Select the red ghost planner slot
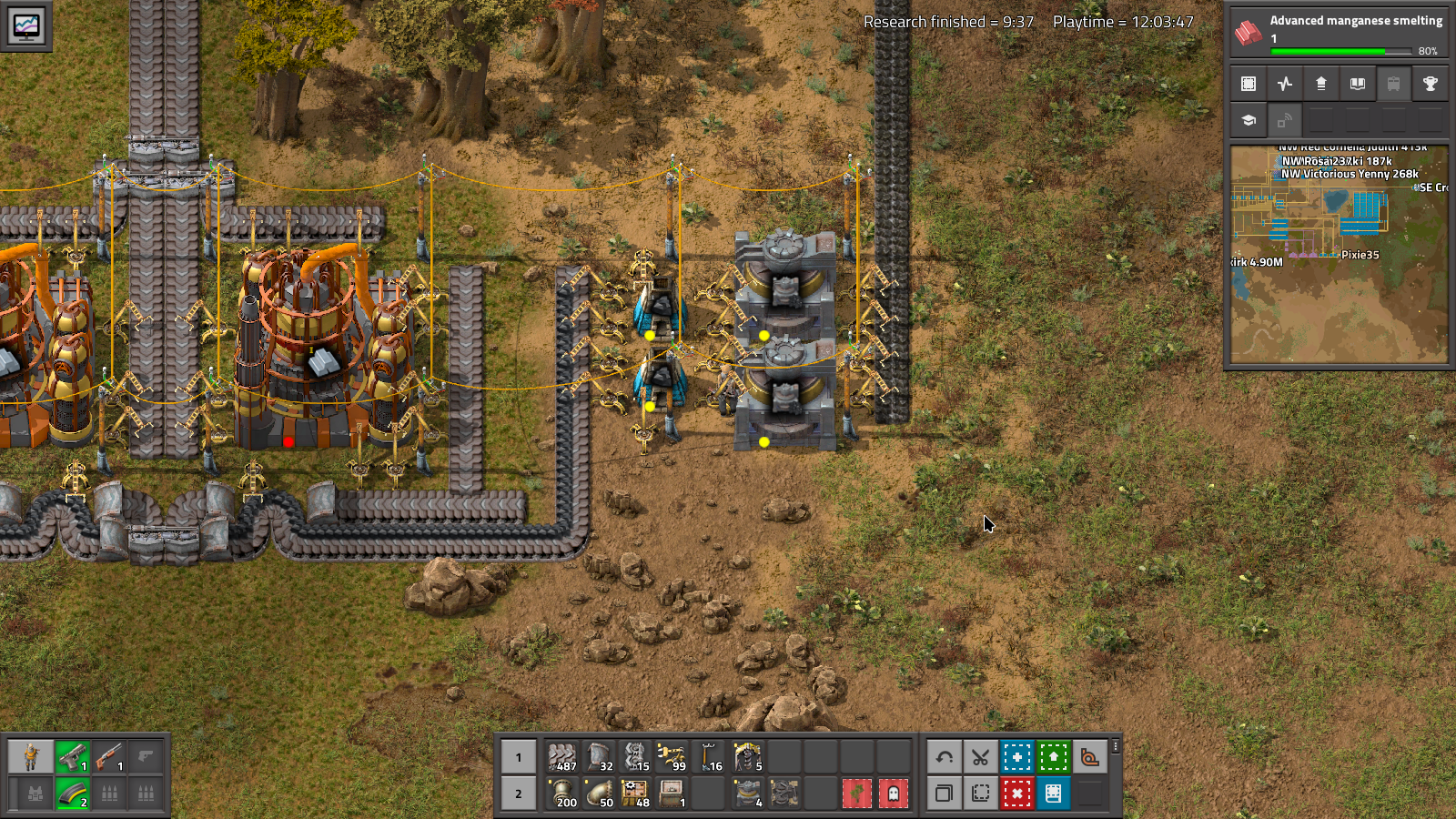Viewport: 1456px width, 819px height. pyautogui.click(x=893, y=794)
